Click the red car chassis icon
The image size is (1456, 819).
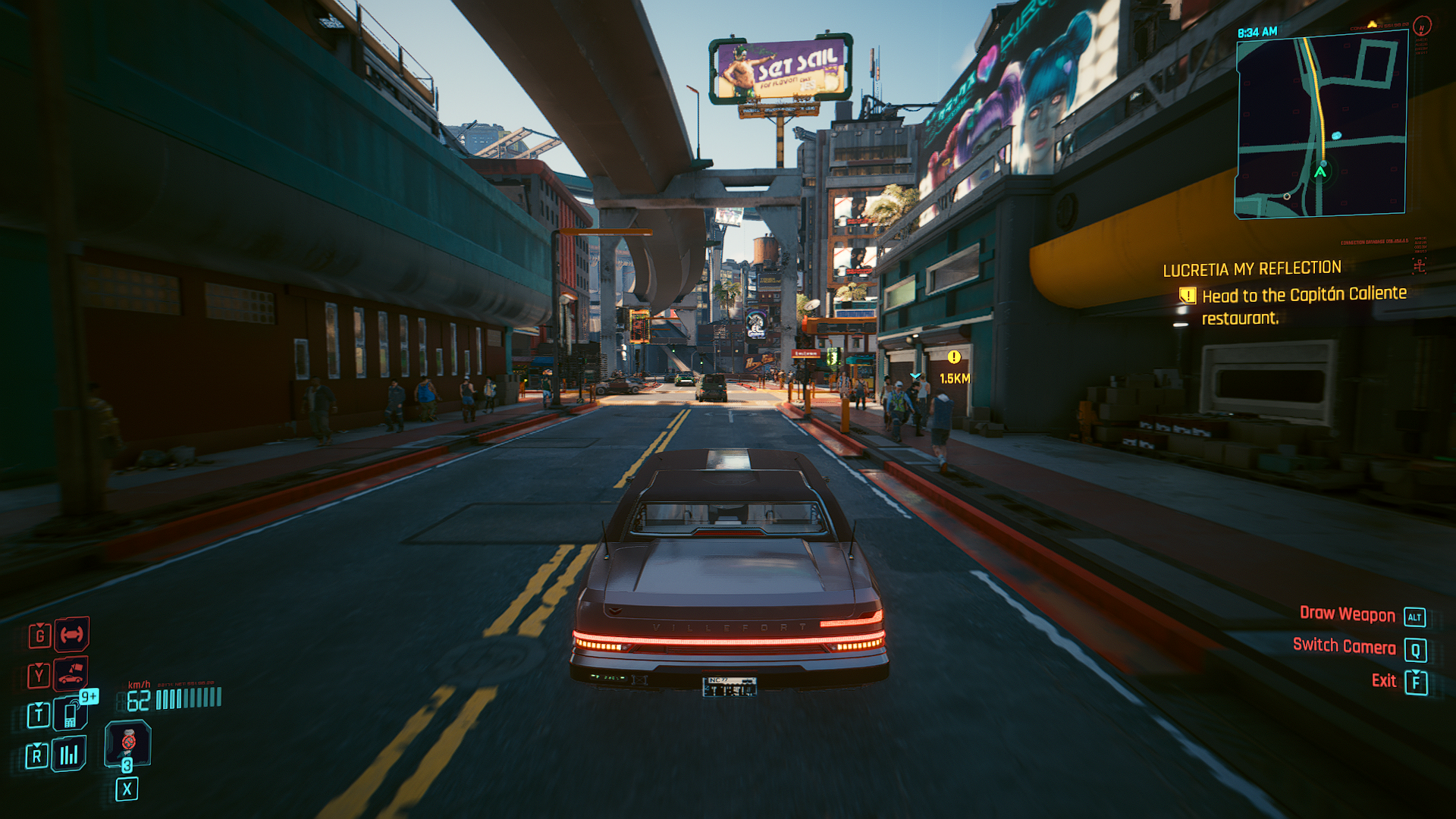tap(71, 635)
